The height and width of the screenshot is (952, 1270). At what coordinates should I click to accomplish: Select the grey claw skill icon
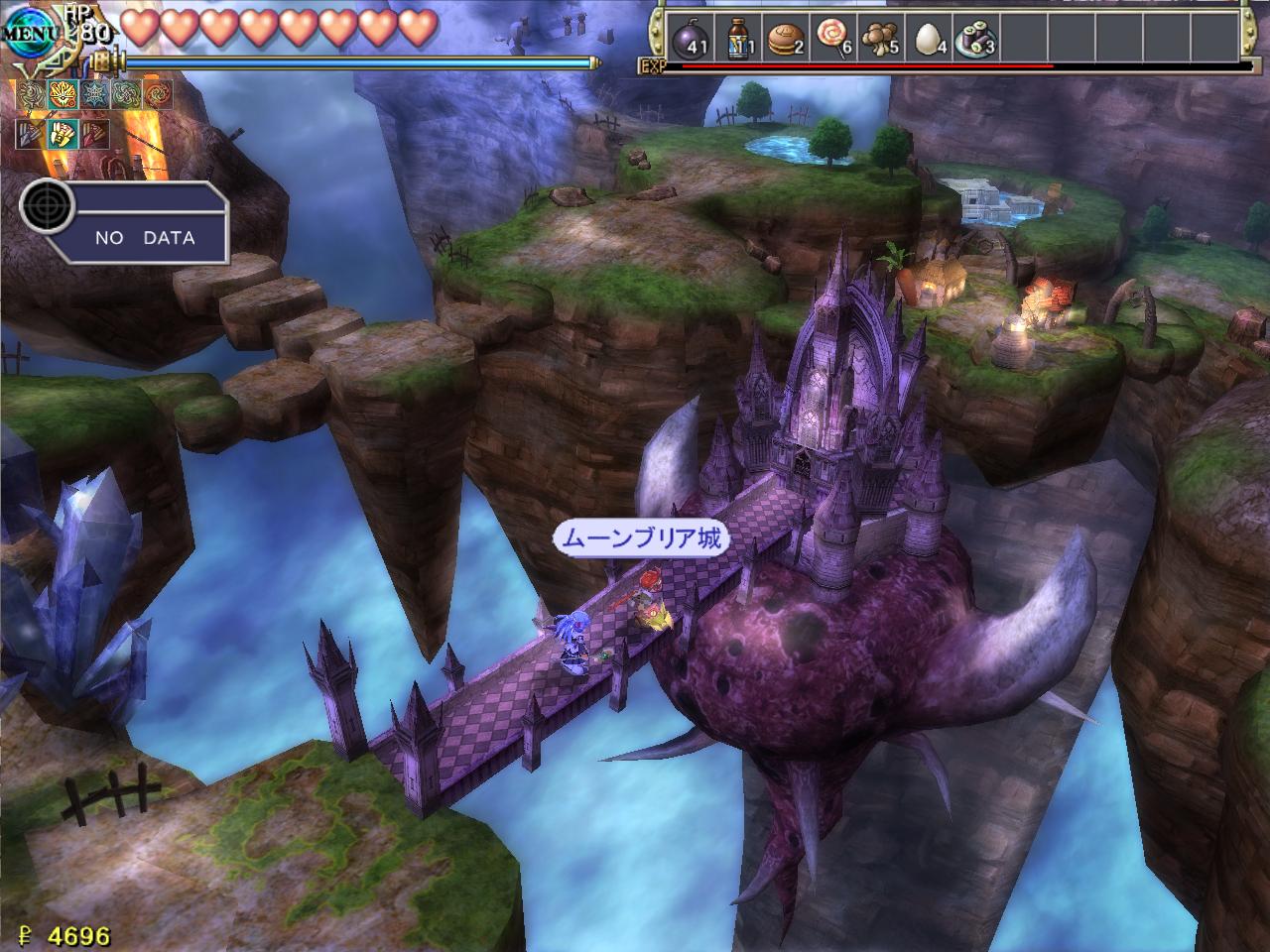tap(33, 133)
